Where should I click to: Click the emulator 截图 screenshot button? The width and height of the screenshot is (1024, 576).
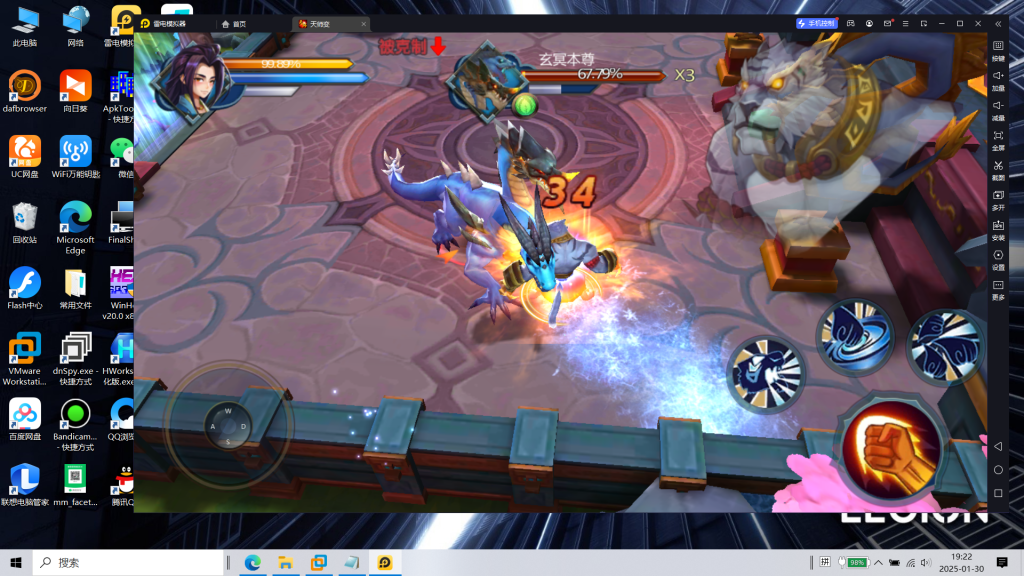[x=998, y=169]
